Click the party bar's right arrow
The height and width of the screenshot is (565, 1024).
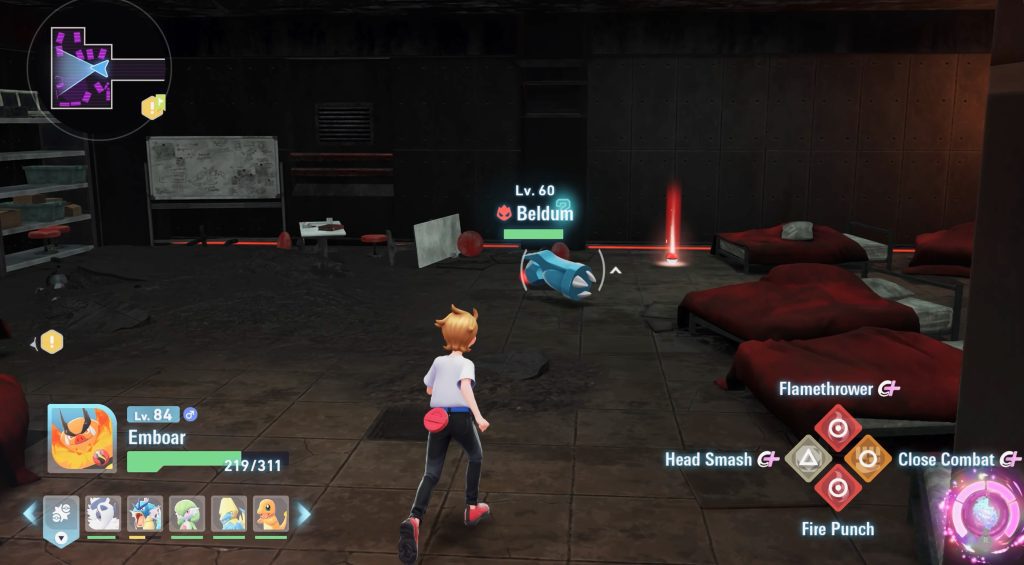pyautogui.click(x=303, y=514)
